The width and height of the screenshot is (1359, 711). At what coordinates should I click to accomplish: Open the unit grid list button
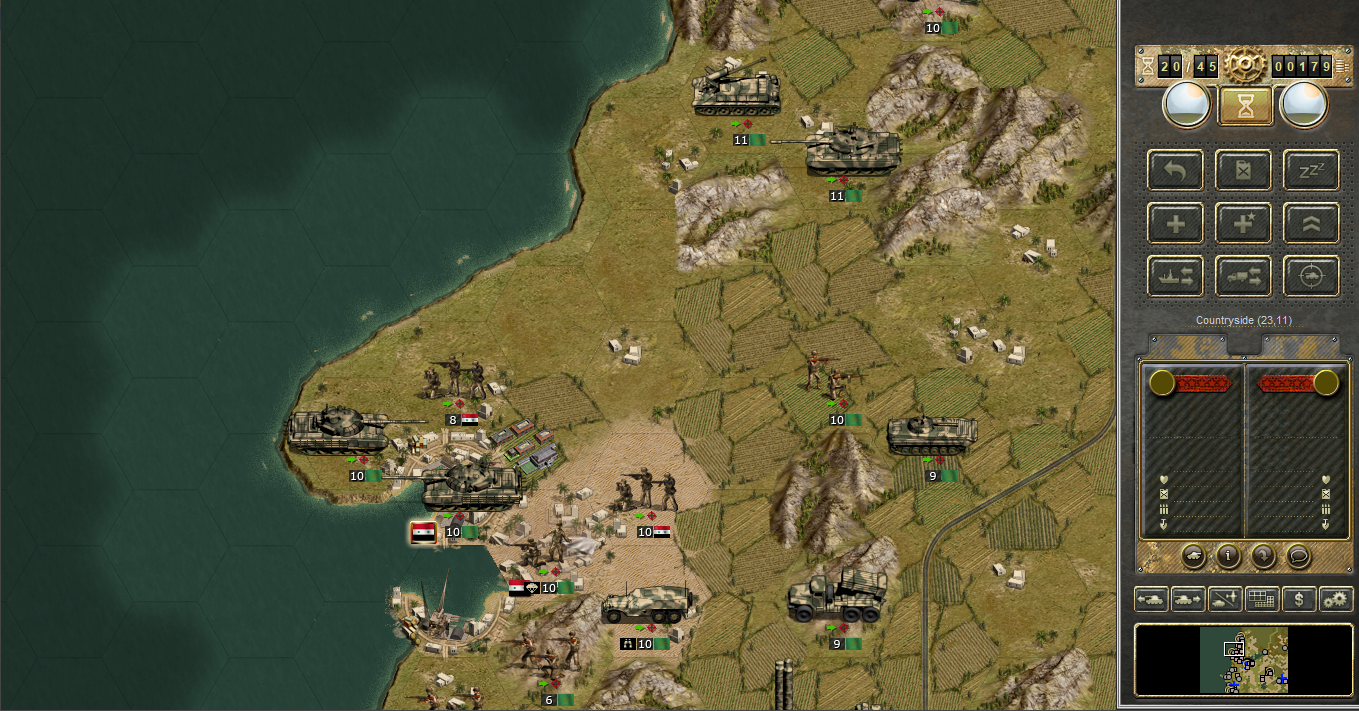[1262, 599]
